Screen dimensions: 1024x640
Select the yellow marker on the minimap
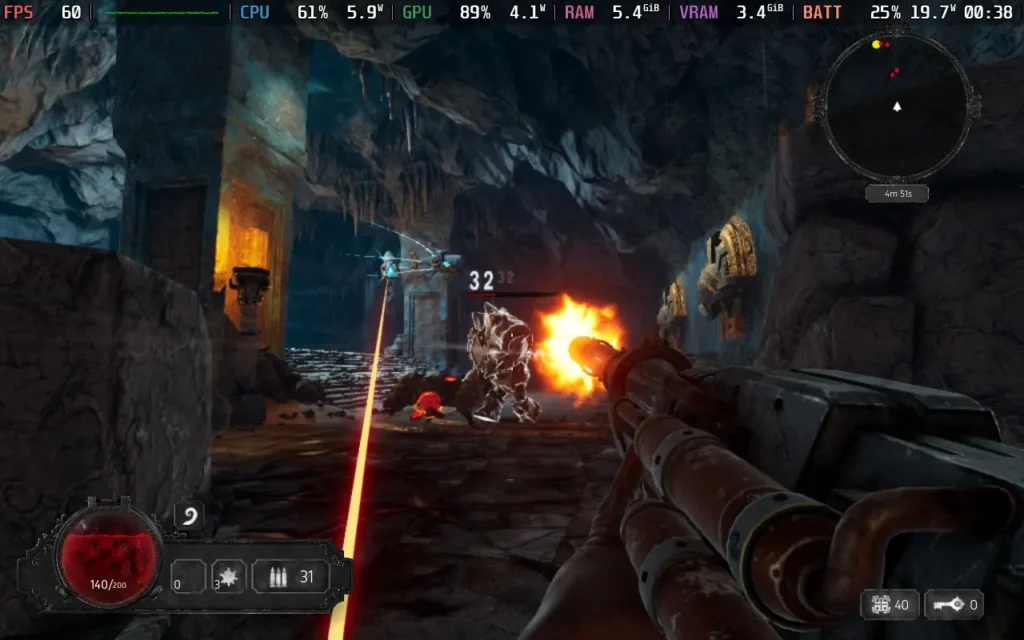tap(876, 44)
